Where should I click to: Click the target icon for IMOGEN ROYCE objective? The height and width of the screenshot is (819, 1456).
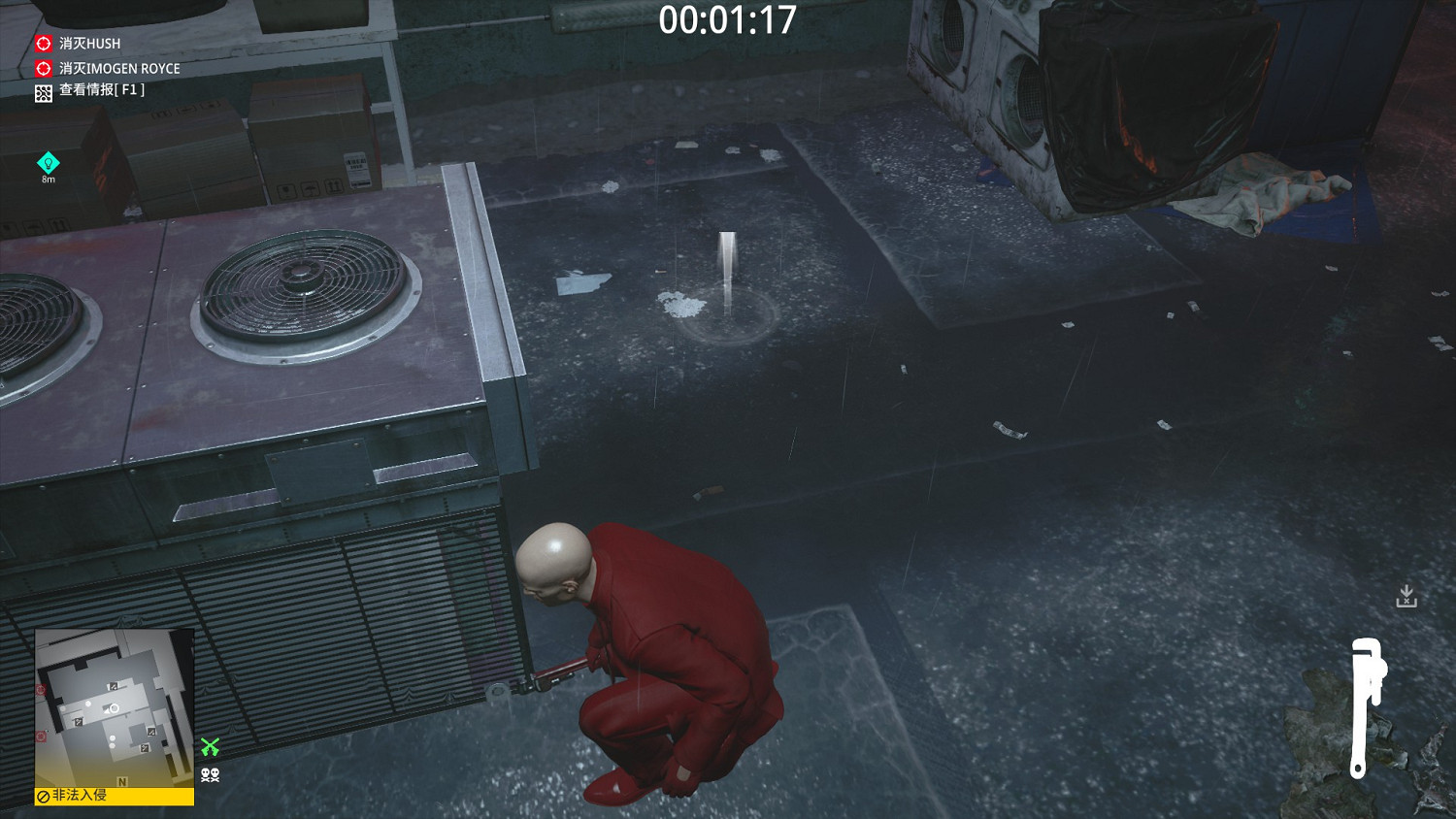43,68
